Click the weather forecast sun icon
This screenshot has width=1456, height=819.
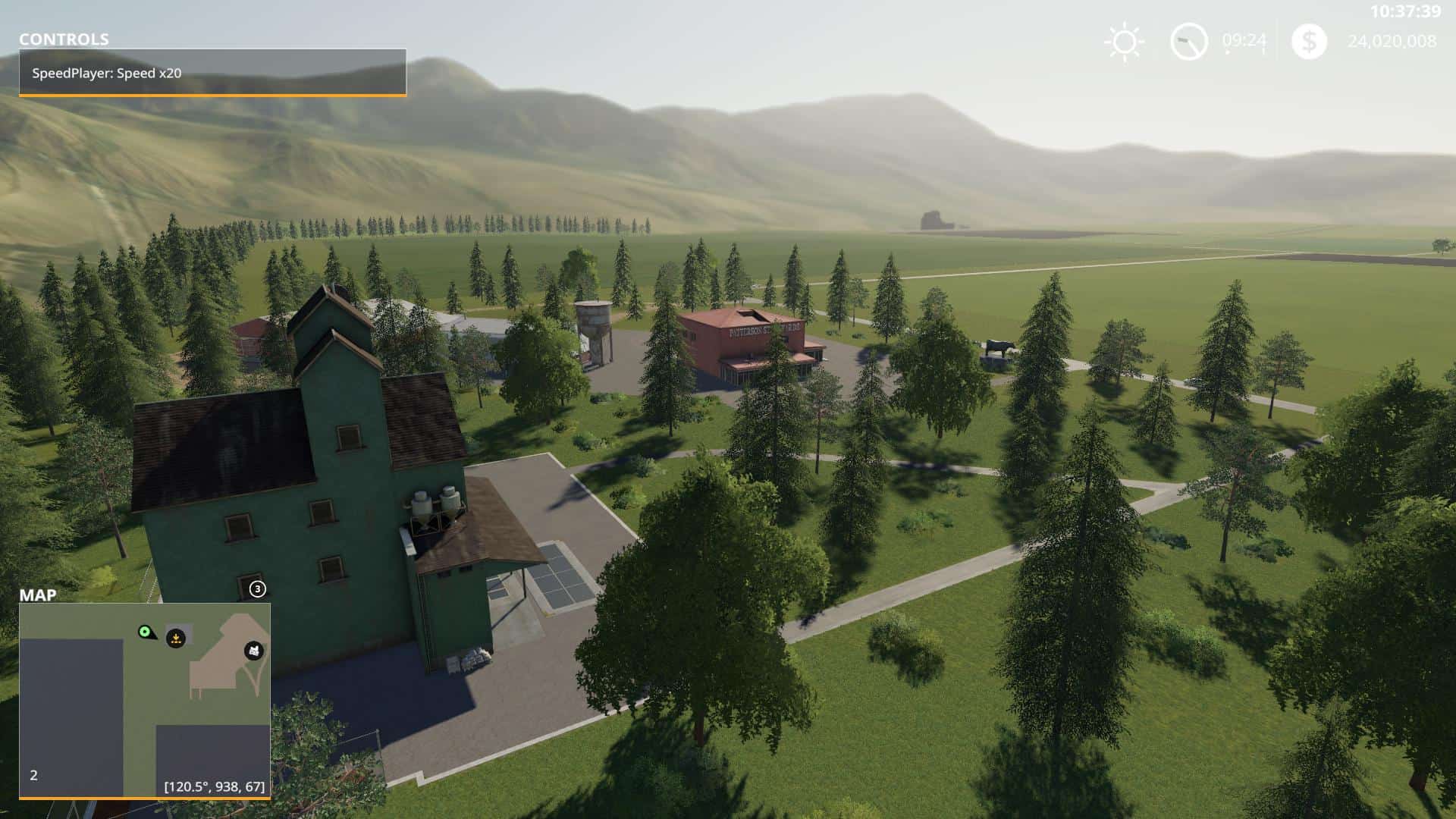click(x=1125, y=42)
